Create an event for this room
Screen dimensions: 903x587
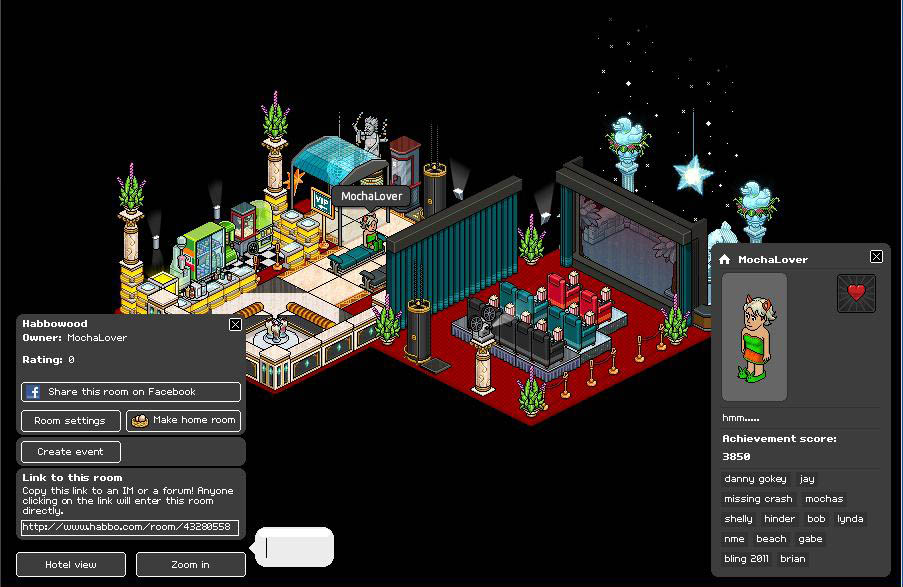click(70, 452)
